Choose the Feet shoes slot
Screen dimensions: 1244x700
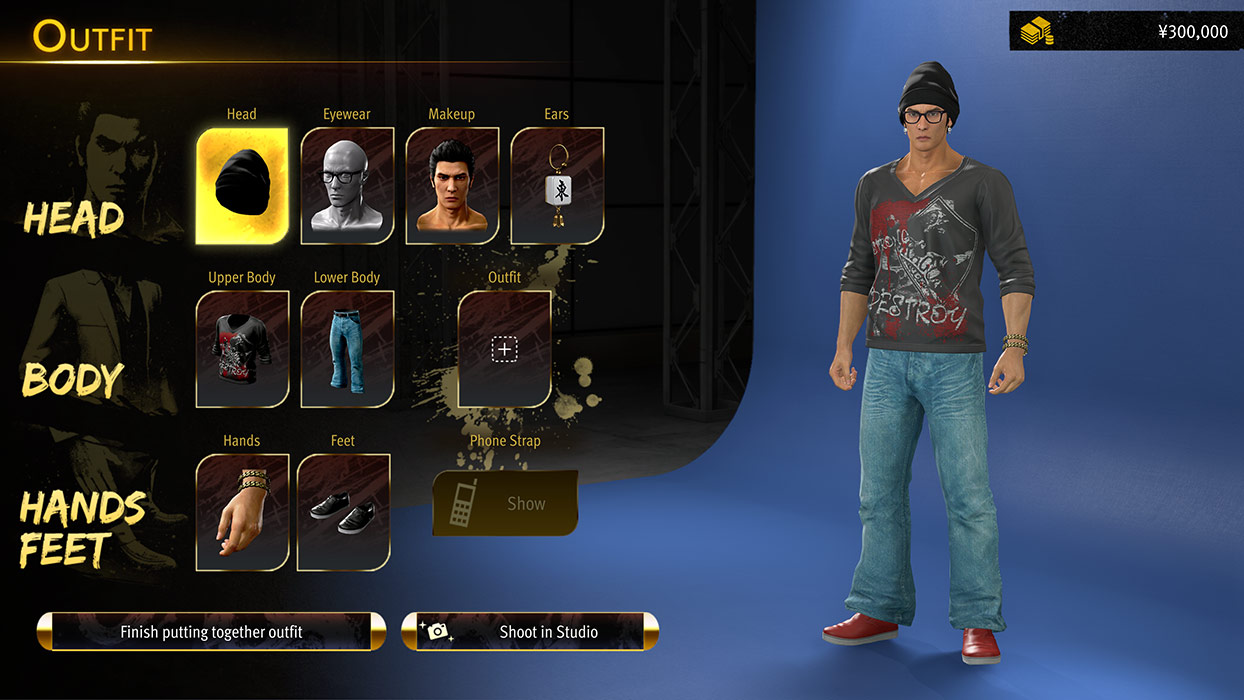click(343, 512)
